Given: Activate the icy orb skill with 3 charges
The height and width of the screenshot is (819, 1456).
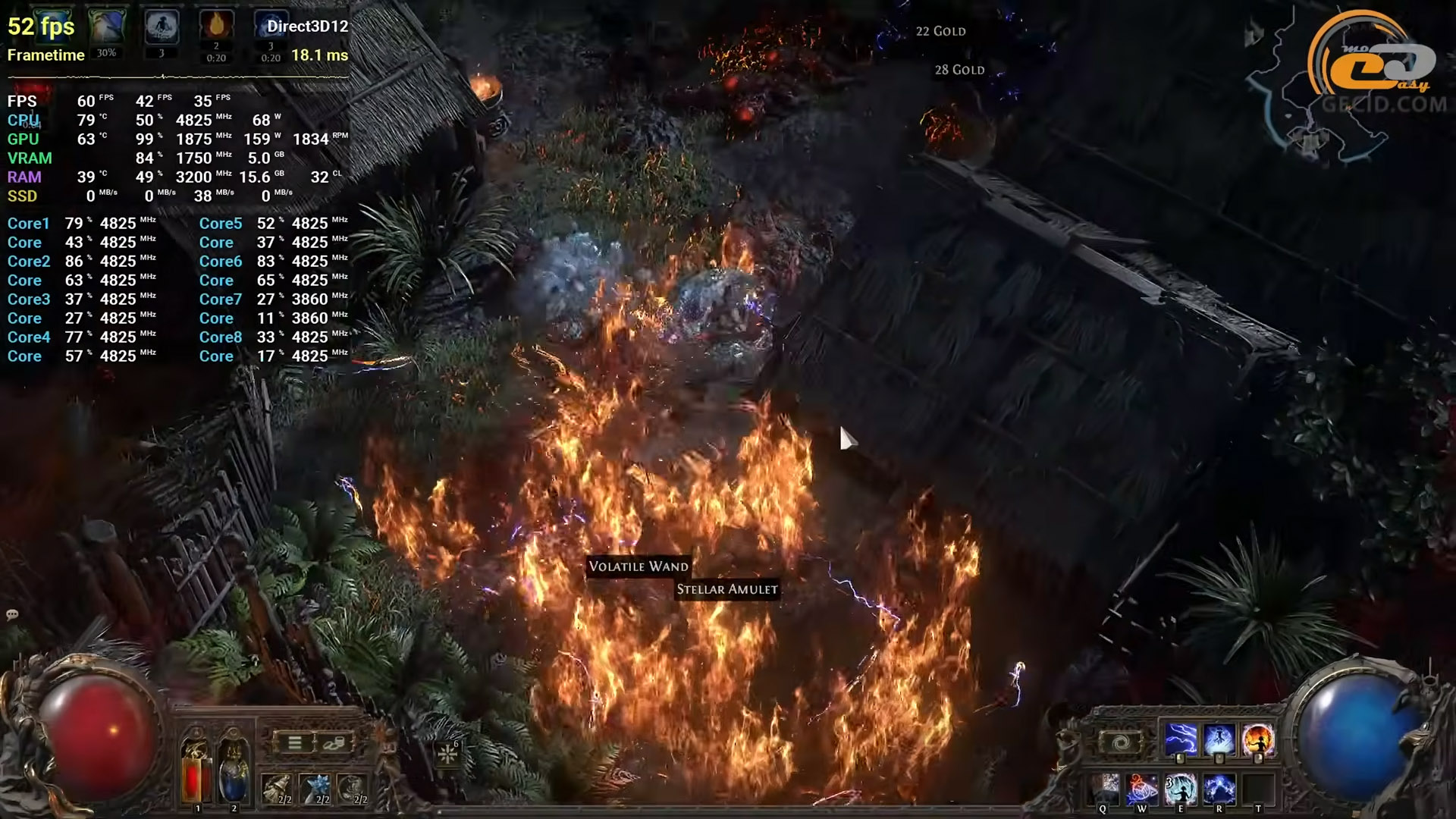Looking at the screenshot, I should [1181, 789].
